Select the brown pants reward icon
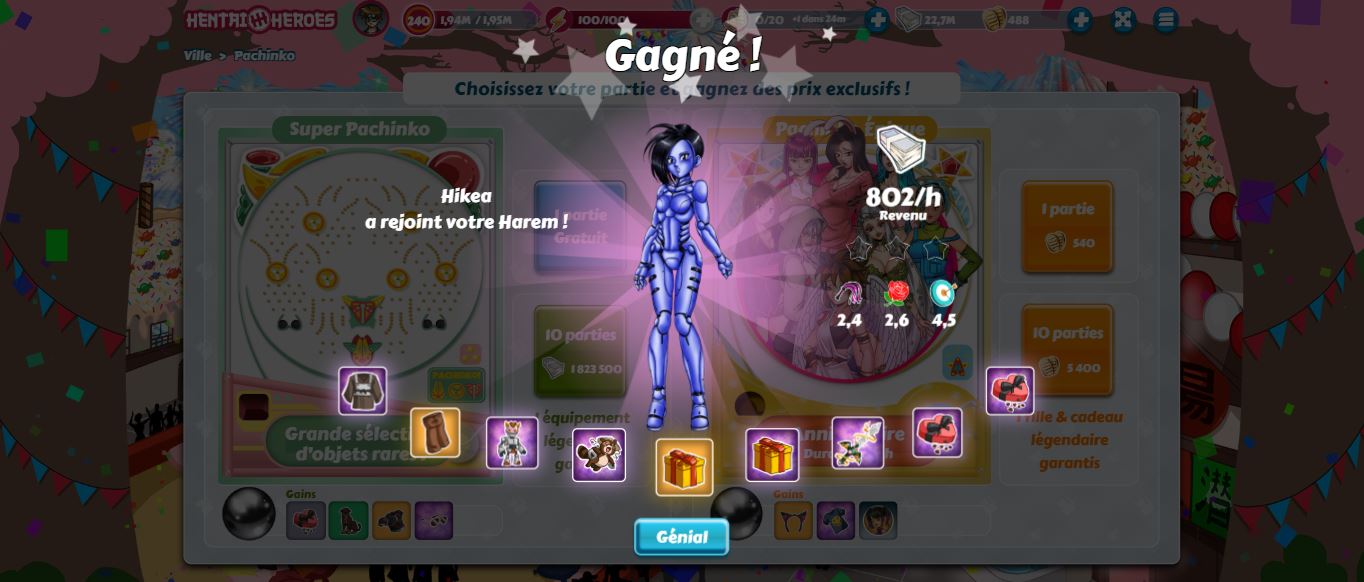1364x582 pixels. click(435, 432)
